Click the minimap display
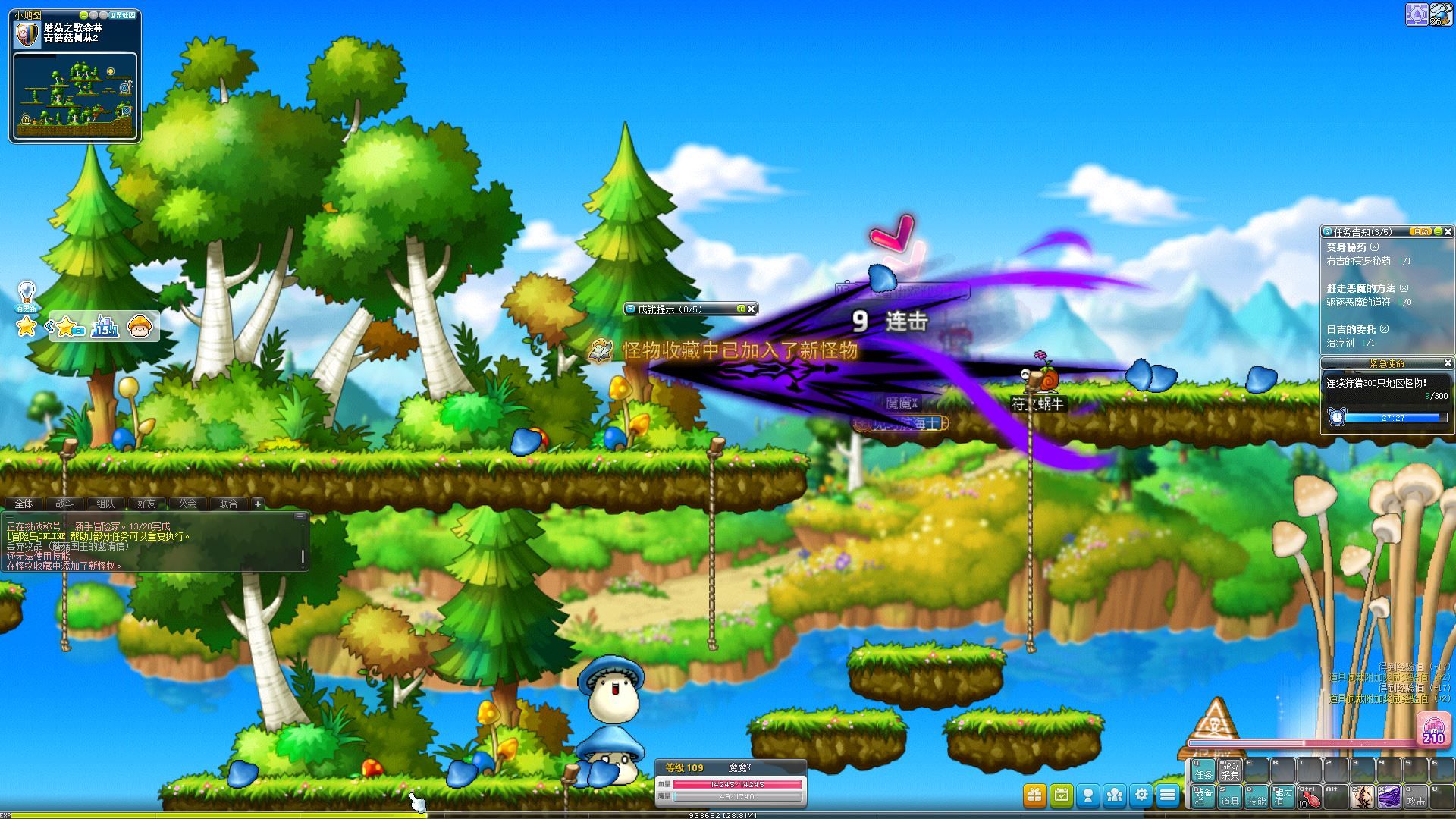The image size is (1456, 819). (x=74, y=96)
